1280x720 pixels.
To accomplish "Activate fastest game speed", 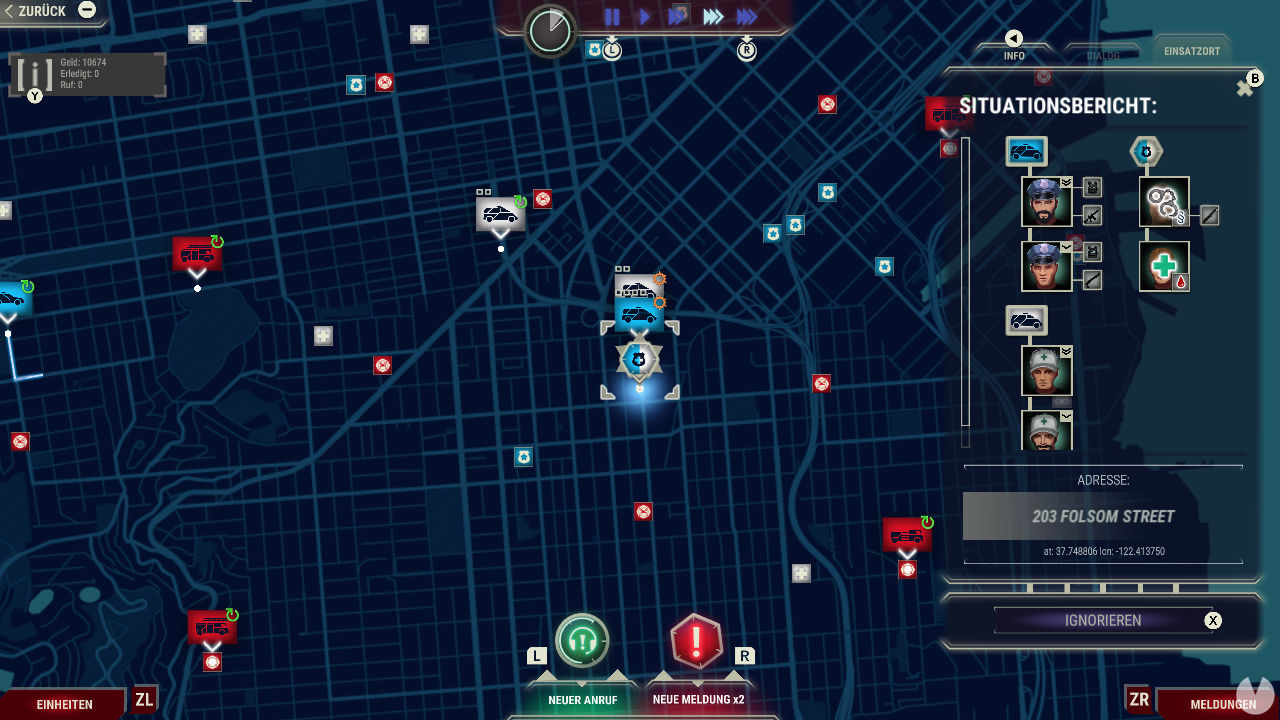I will tap(745, 16).
